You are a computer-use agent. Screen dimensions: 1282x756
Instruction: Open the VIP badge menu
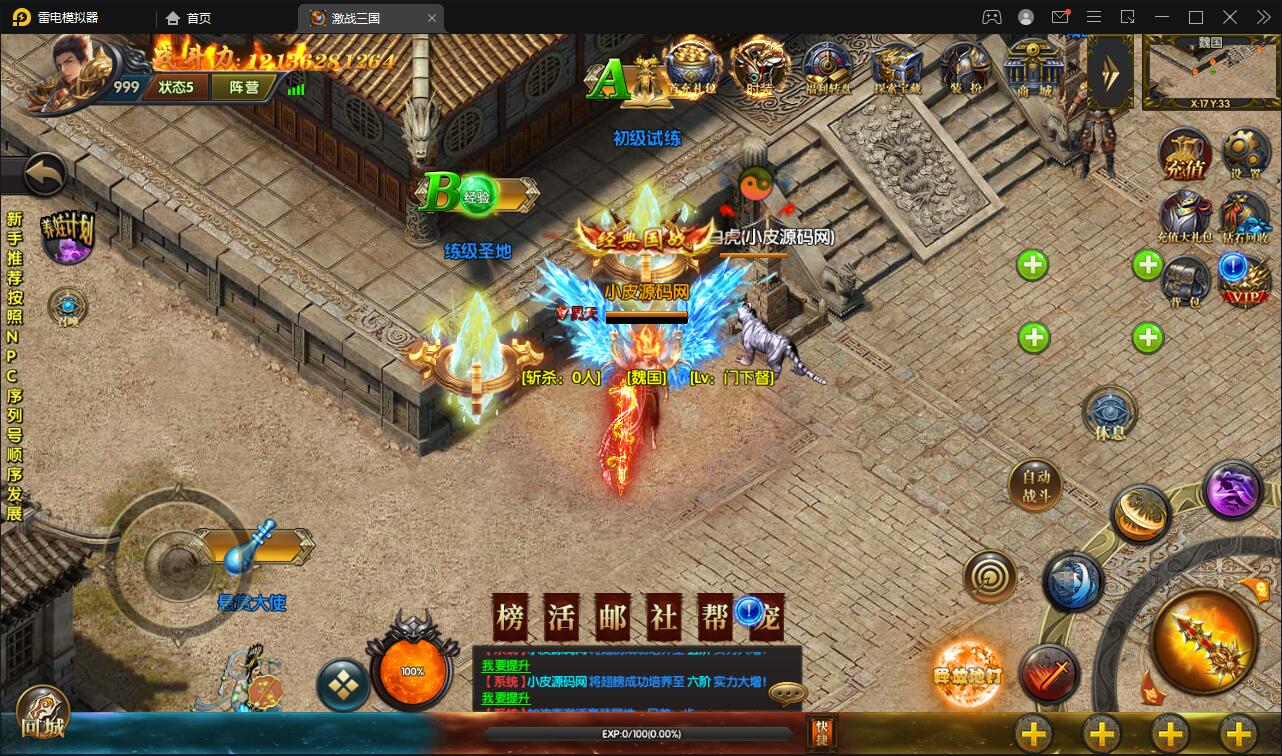1244,281
